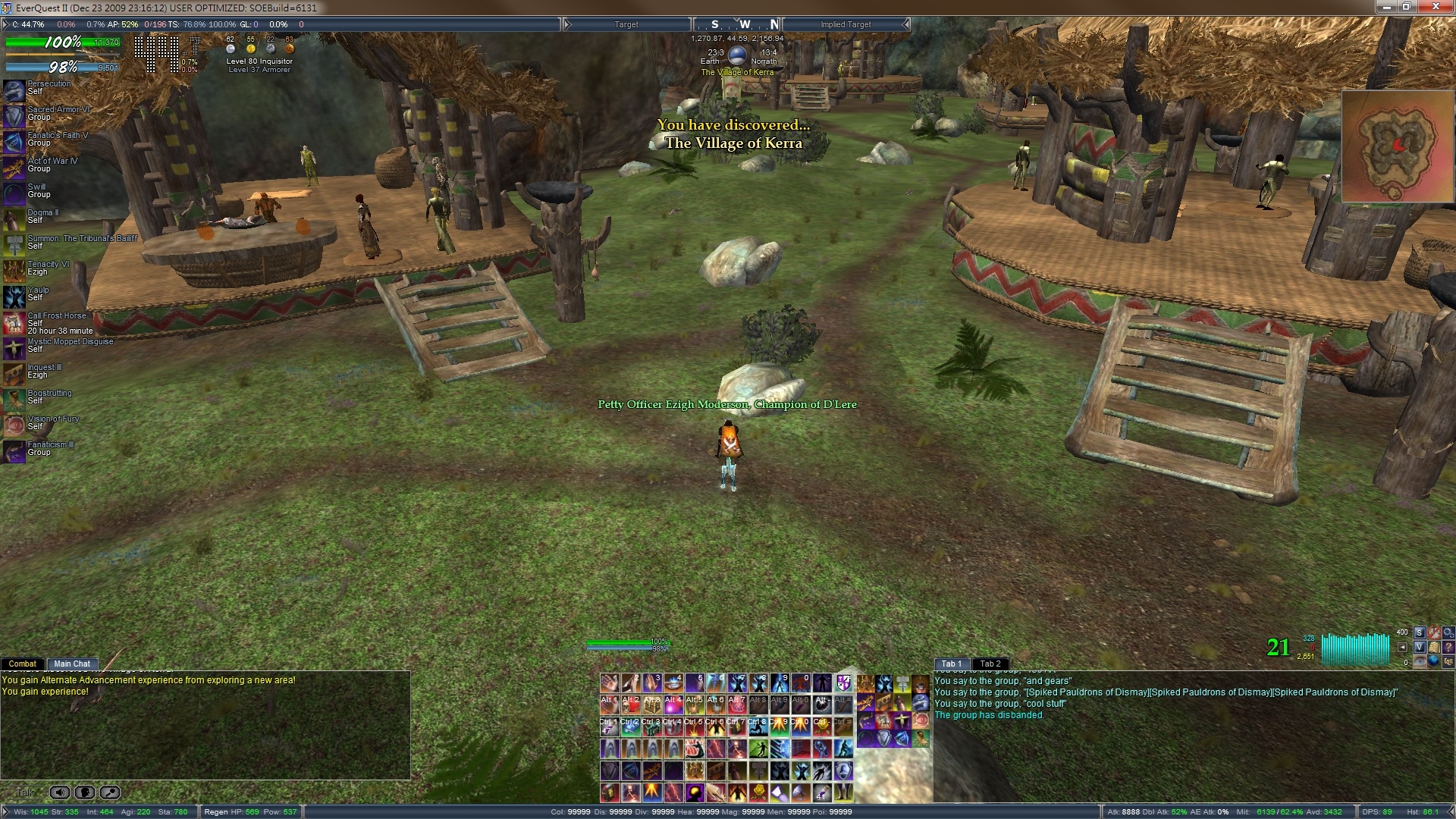Screen dimensions: 1456x819
Task: Toggle the voice chat speaker button
Action: point(60,792)
